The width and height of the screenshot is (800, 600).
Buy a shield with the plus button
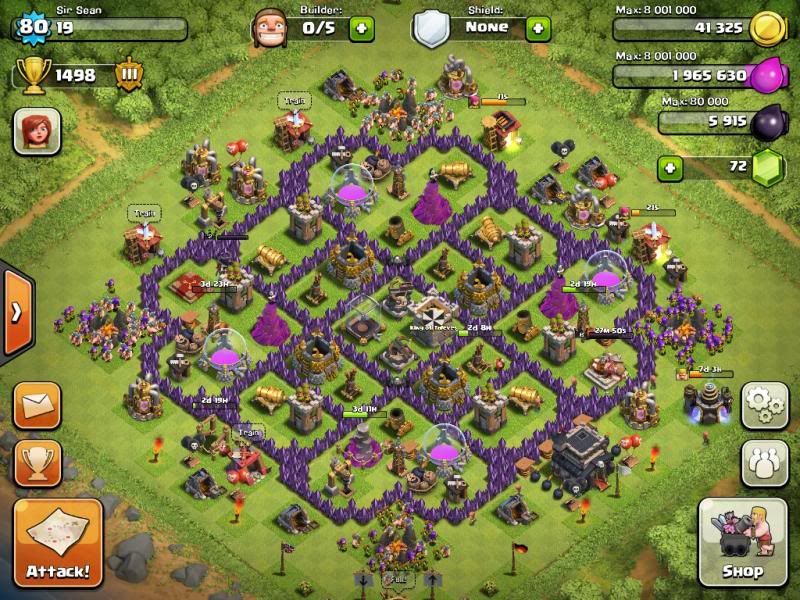[x=537, y=27]
